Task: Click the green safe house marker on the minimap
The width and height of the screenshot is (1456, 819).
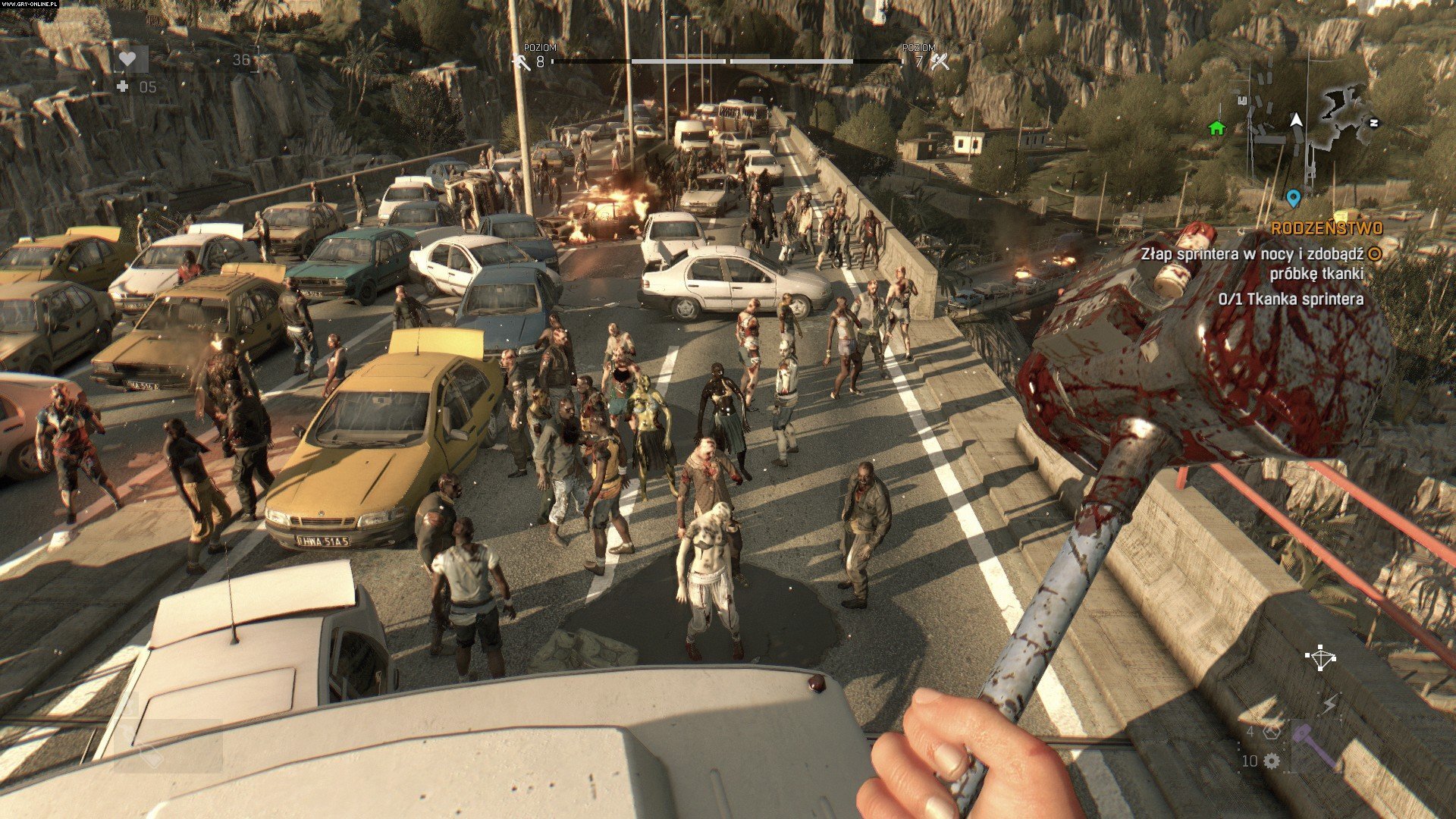Action: coord(1216,127)
